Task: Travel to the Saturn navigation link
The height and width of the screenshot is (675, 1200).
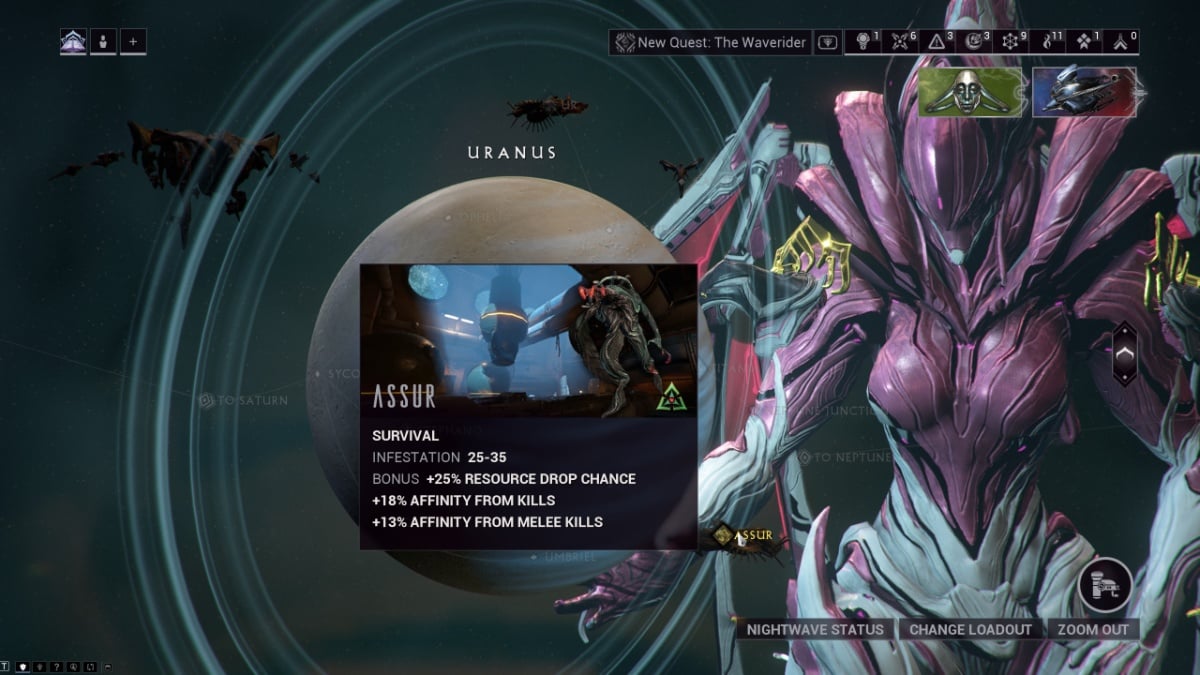Action: tap(243, 400)
